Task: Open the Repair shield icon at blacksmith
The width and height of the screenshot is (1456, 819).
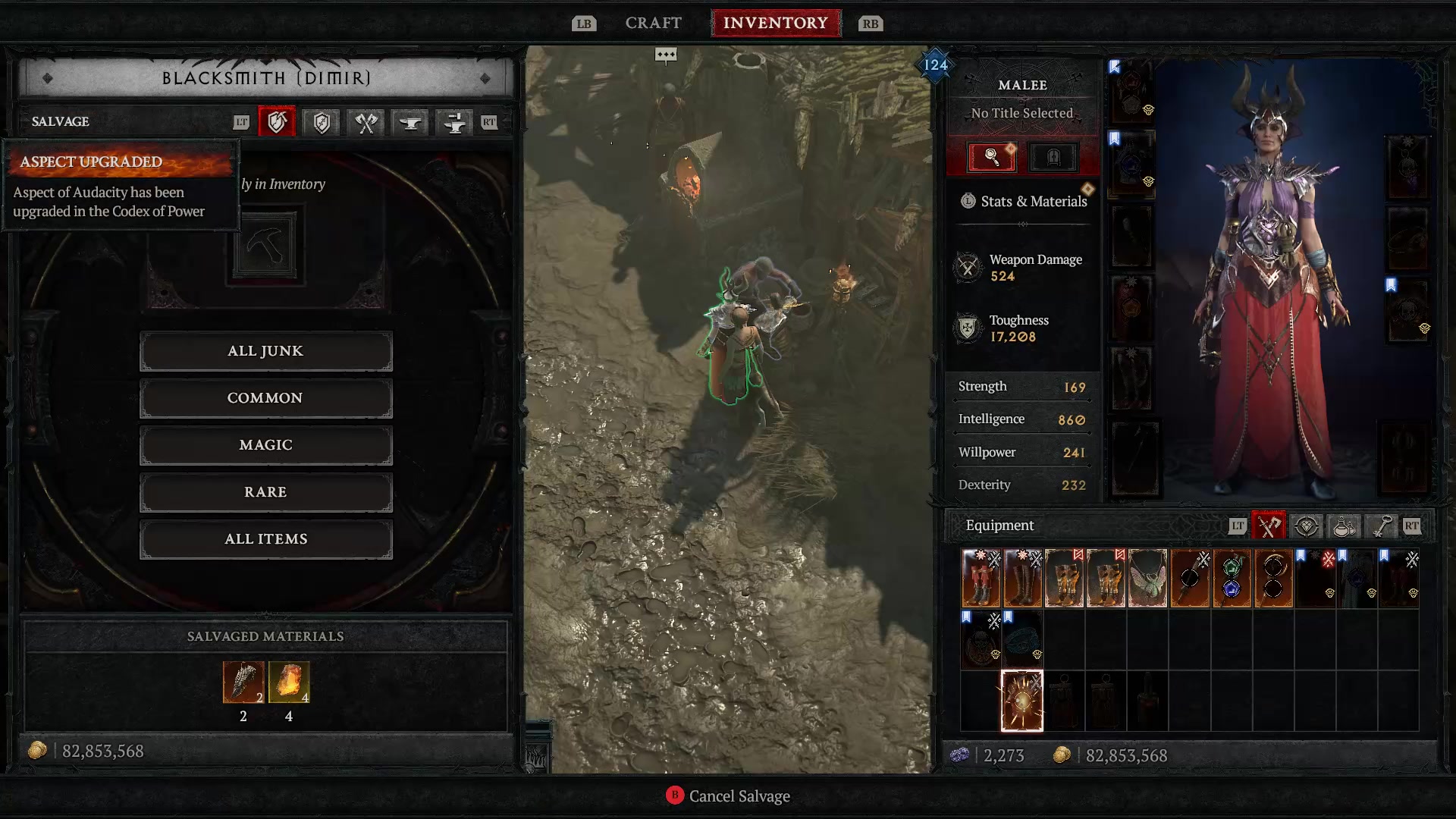Action: tap(321, 122)
